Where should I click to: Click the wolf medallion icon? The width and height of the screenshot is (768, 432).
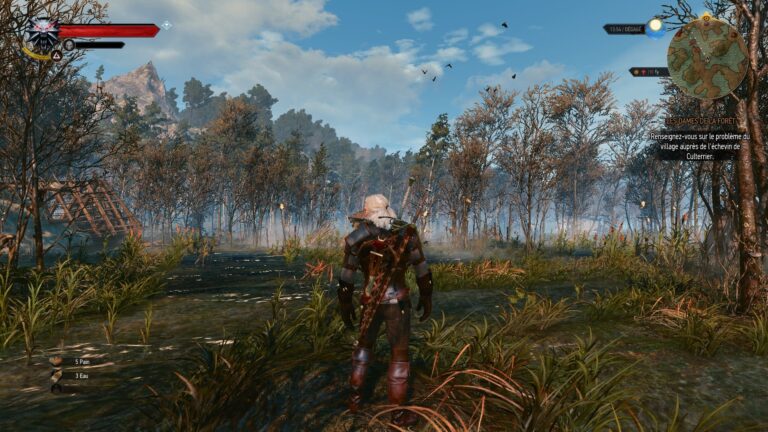(42, 34)
